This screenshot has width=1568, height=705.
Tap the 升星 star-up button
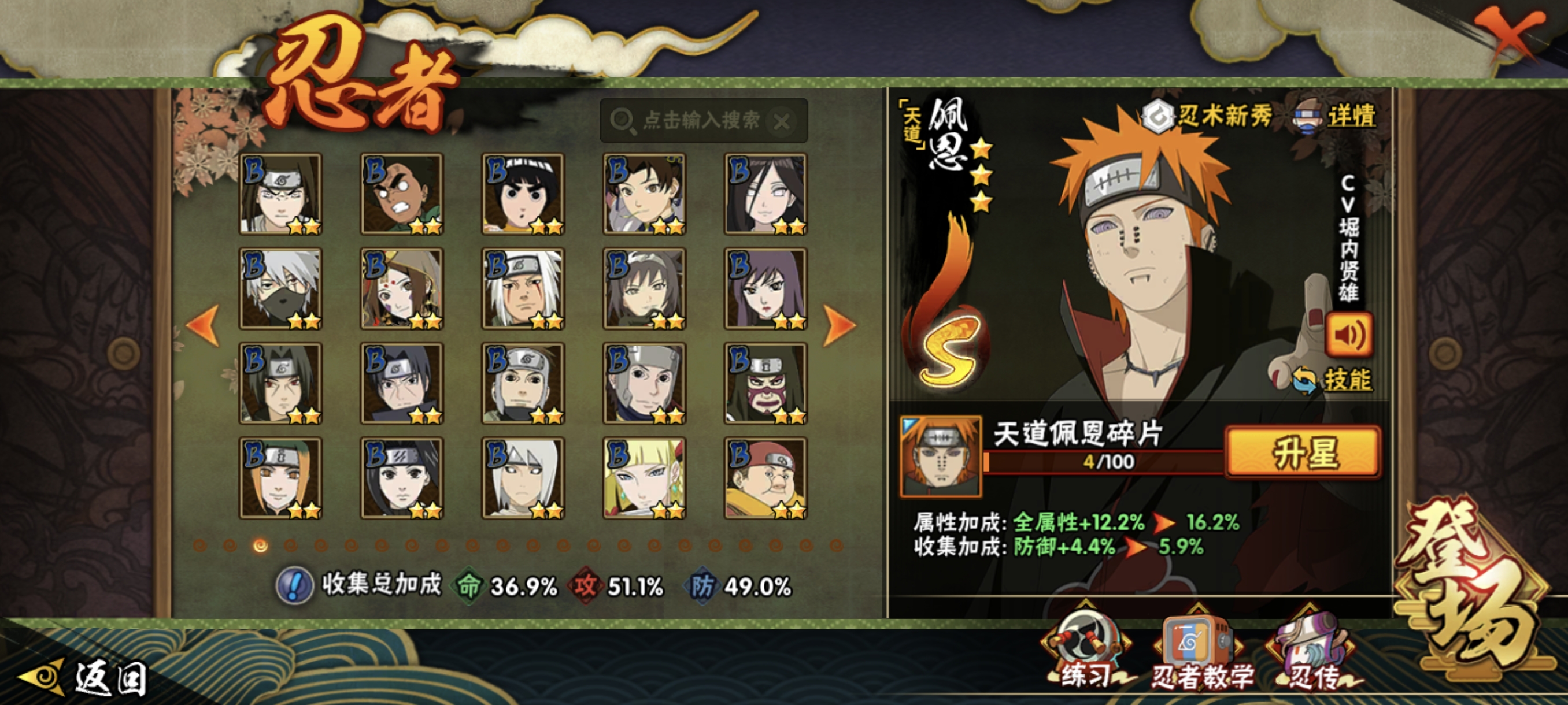(1303, 451)
